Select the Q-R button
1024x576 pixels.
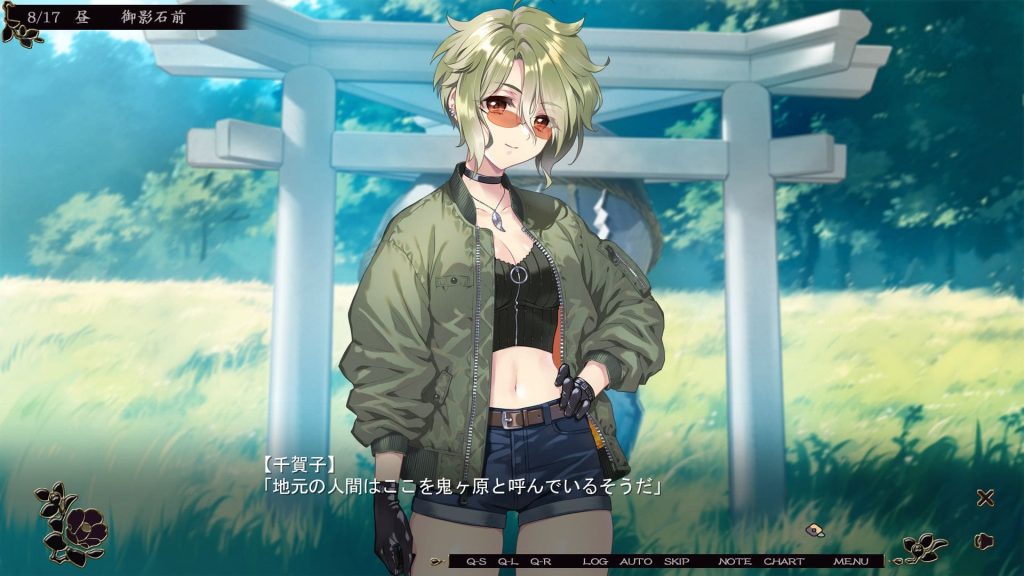pos(541,562)
